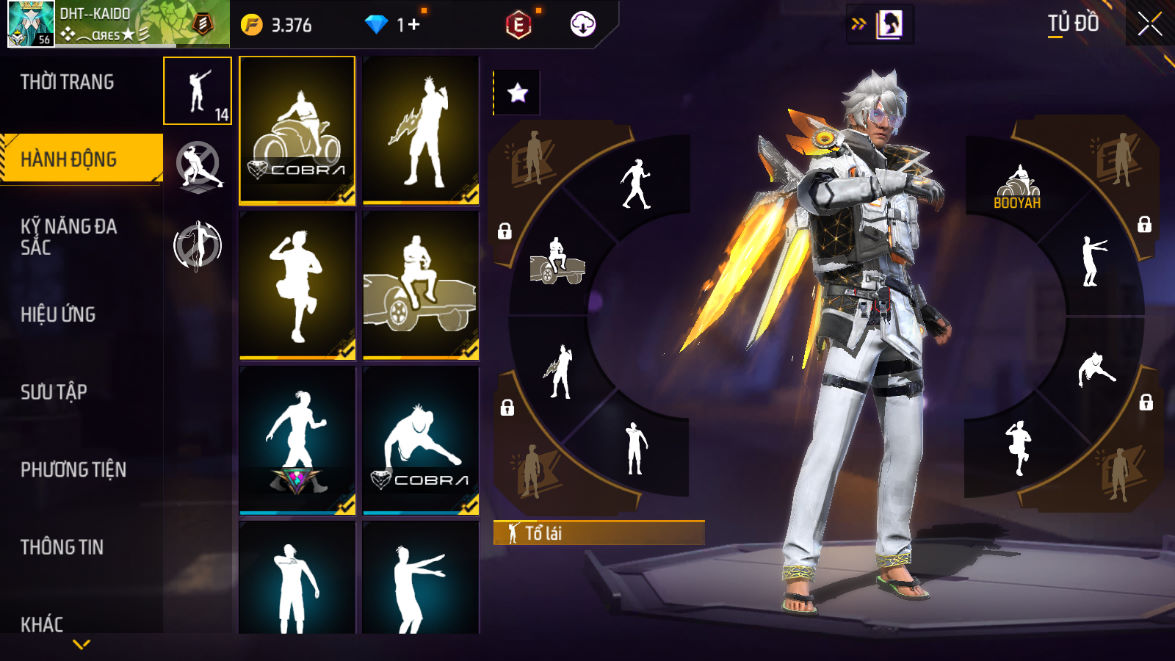Pick the emote sitting on a car

[420, 285]
